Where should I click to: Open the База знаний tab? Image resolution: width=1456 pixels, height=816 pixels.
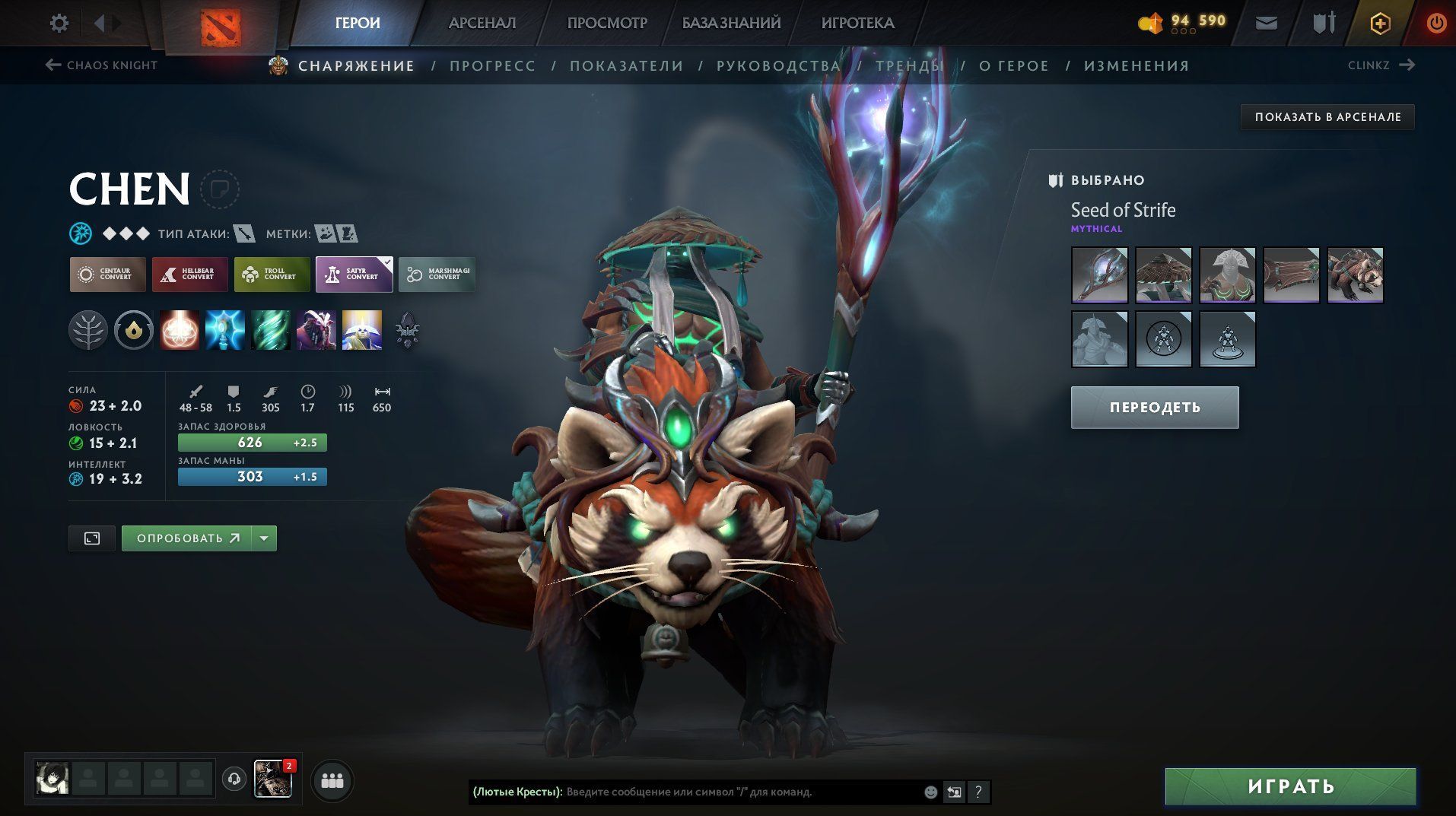[731, 24]
